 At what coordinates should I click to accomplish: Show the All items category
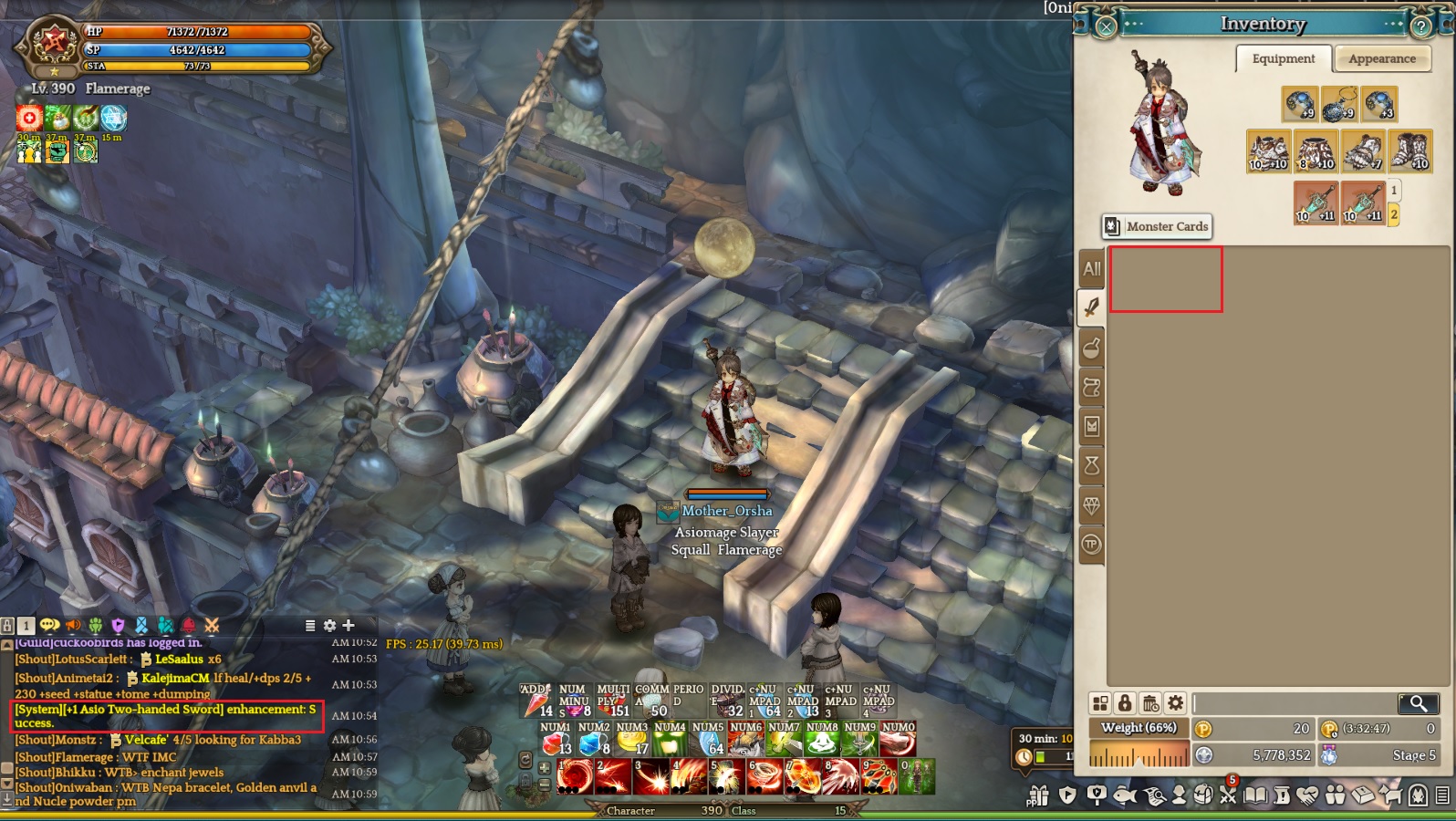(1092, 269)
